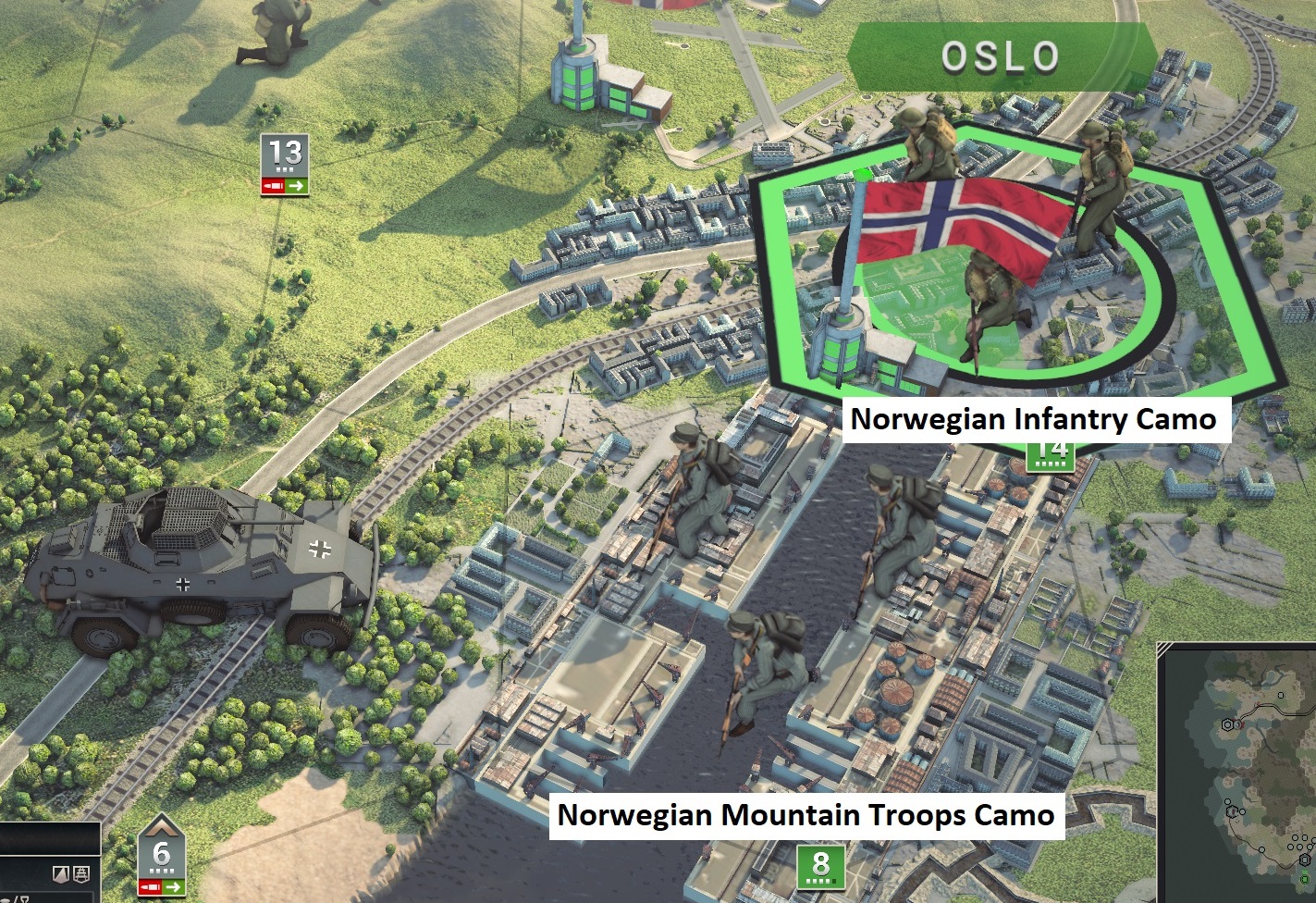Image resolution: width=1316 pixels, height=903 pixels.
Task: Select the green movement arrow on unit badge 13
Action: click(296, 186)
